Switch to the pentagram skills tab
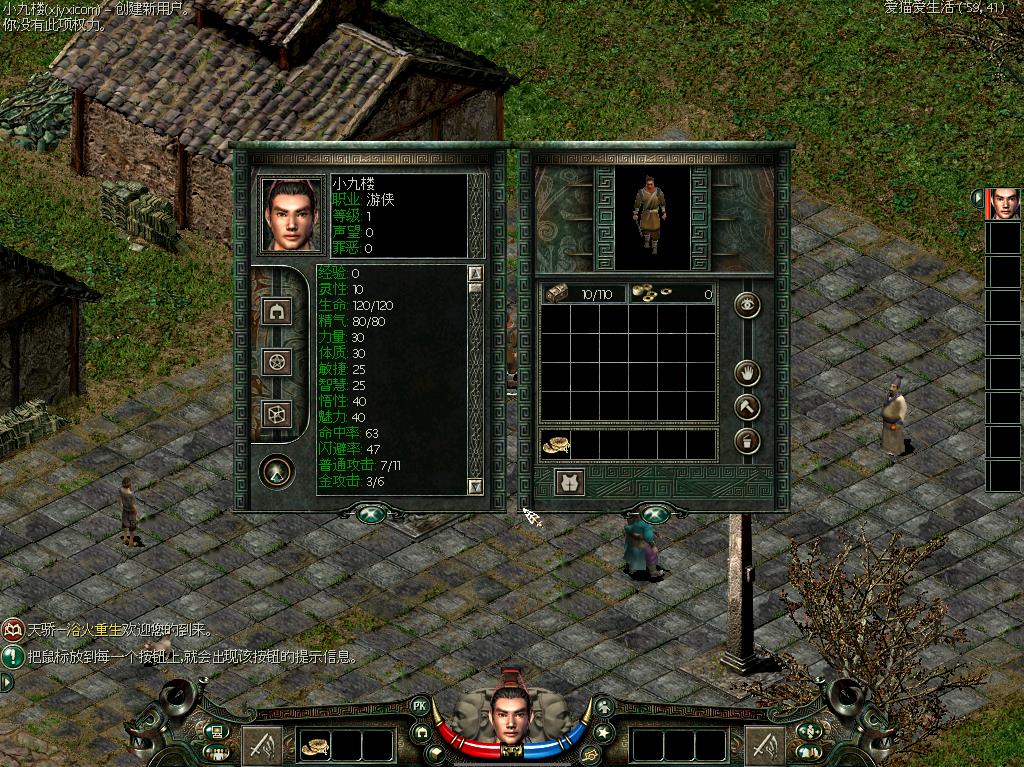The image size is (1024, 767). [x=277, y=362]
